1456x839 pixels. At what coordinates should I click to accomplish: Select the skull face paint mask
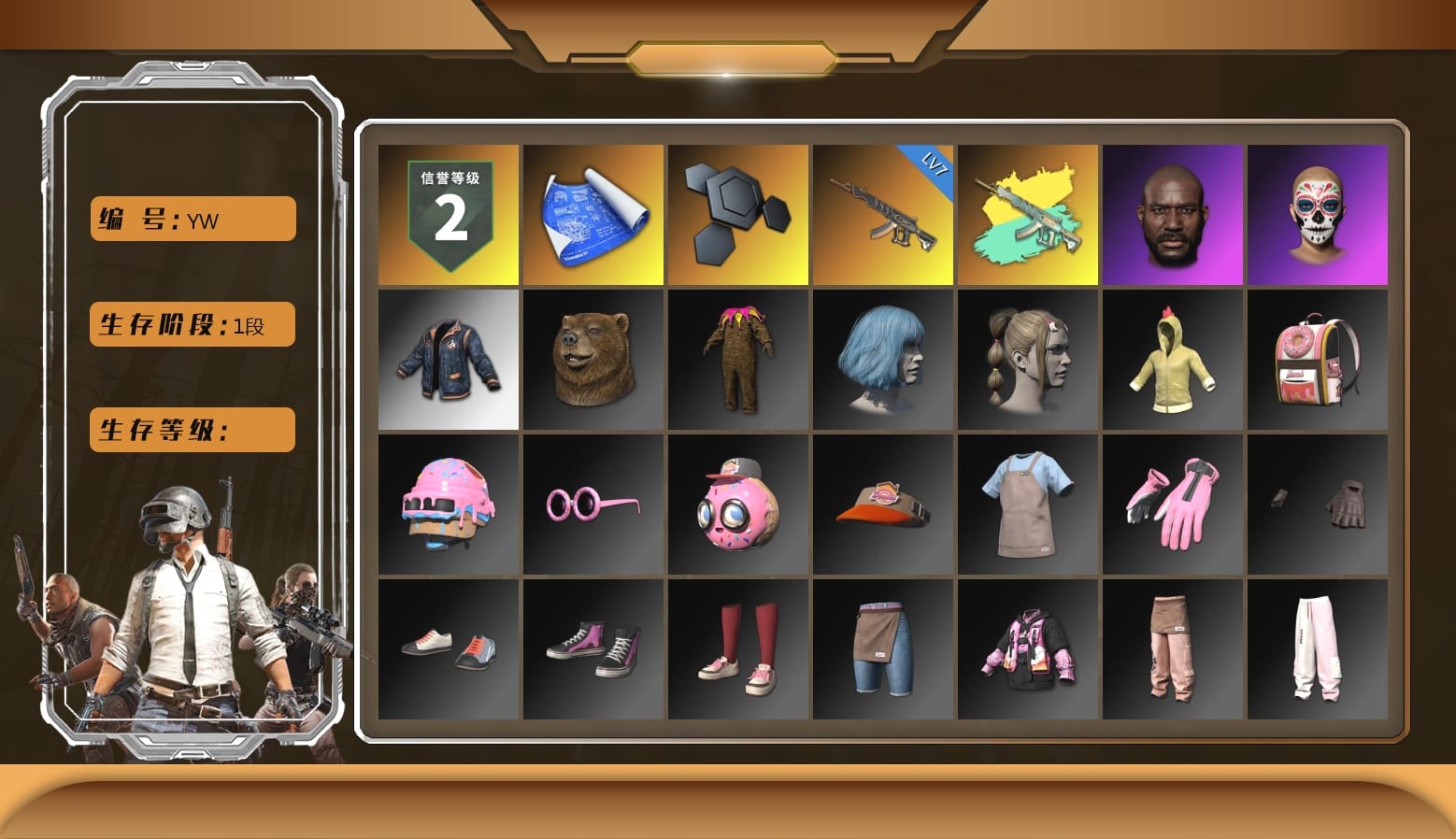1318,213
